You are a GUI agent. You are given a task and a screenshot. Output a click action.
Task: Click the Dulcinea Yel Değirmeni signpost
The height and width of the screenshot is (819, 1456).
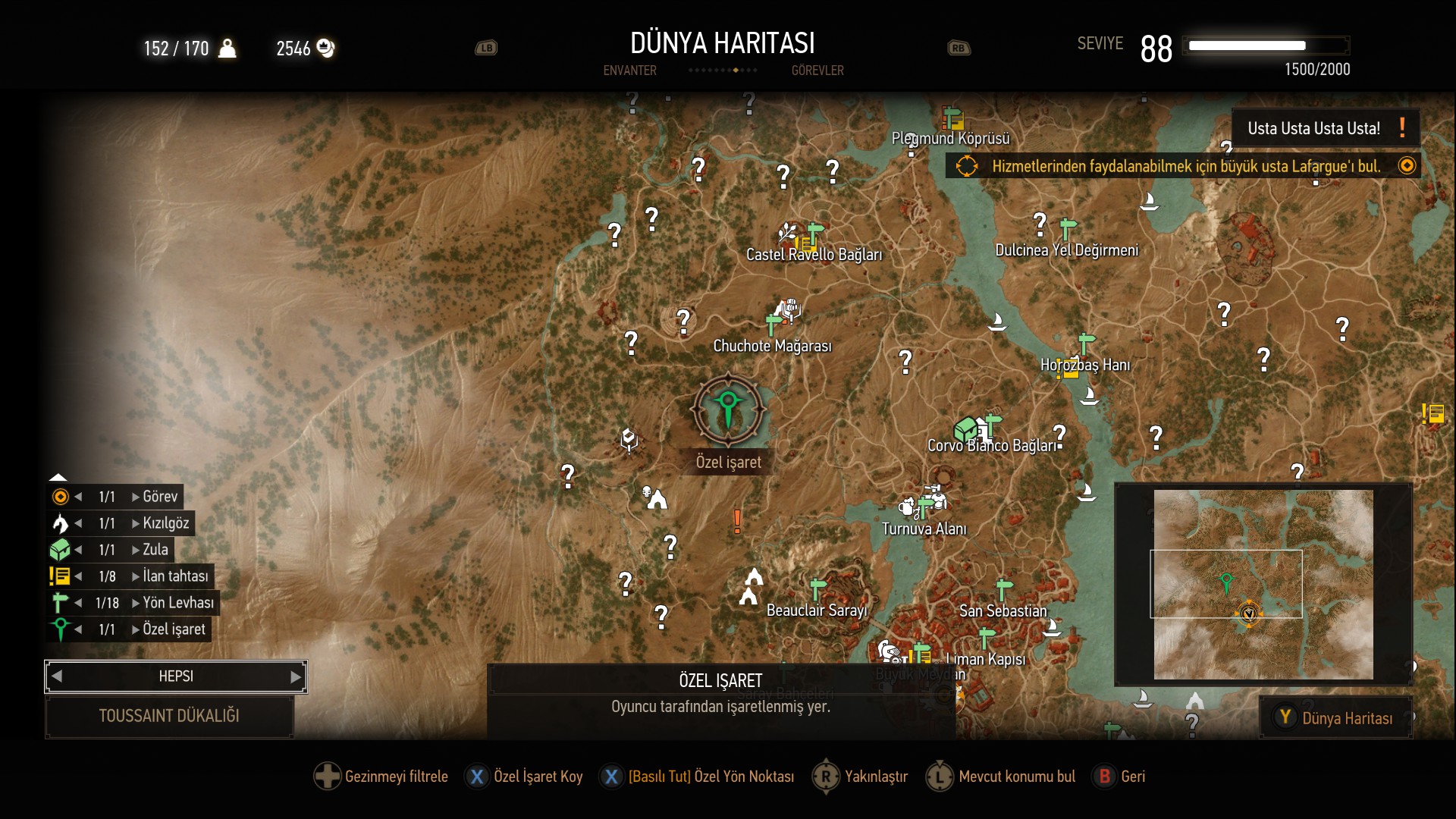[1068, 227]
